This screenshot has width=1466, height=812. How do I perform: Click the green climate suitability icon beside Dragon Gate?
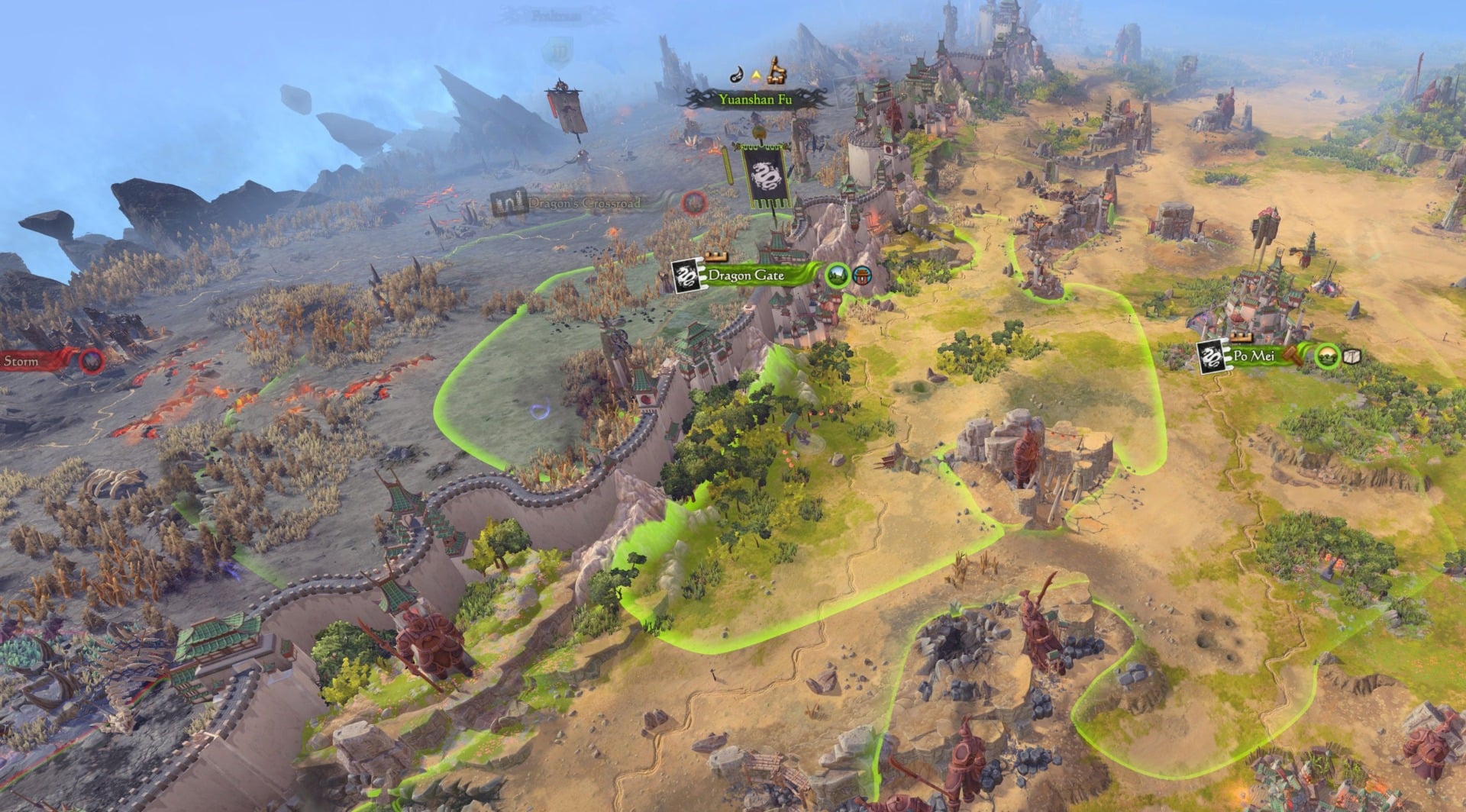(x=837, y=276)
